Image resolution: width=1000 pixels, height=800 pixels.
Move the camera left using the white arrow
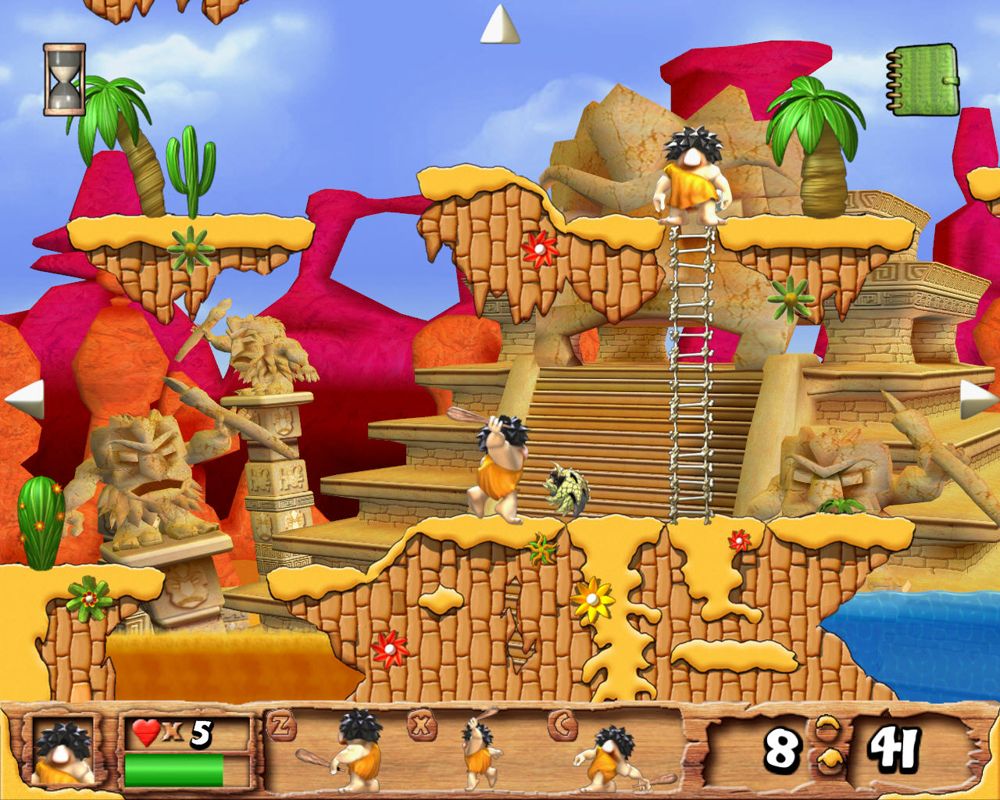(24, 398)
